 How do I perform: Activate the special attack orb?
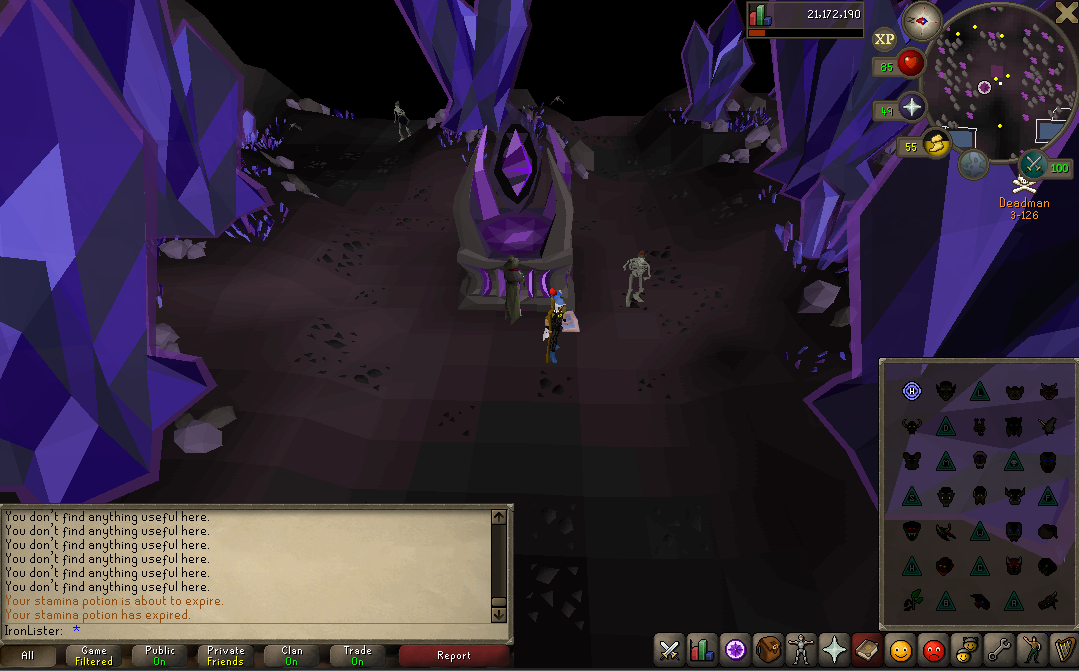1033,163
